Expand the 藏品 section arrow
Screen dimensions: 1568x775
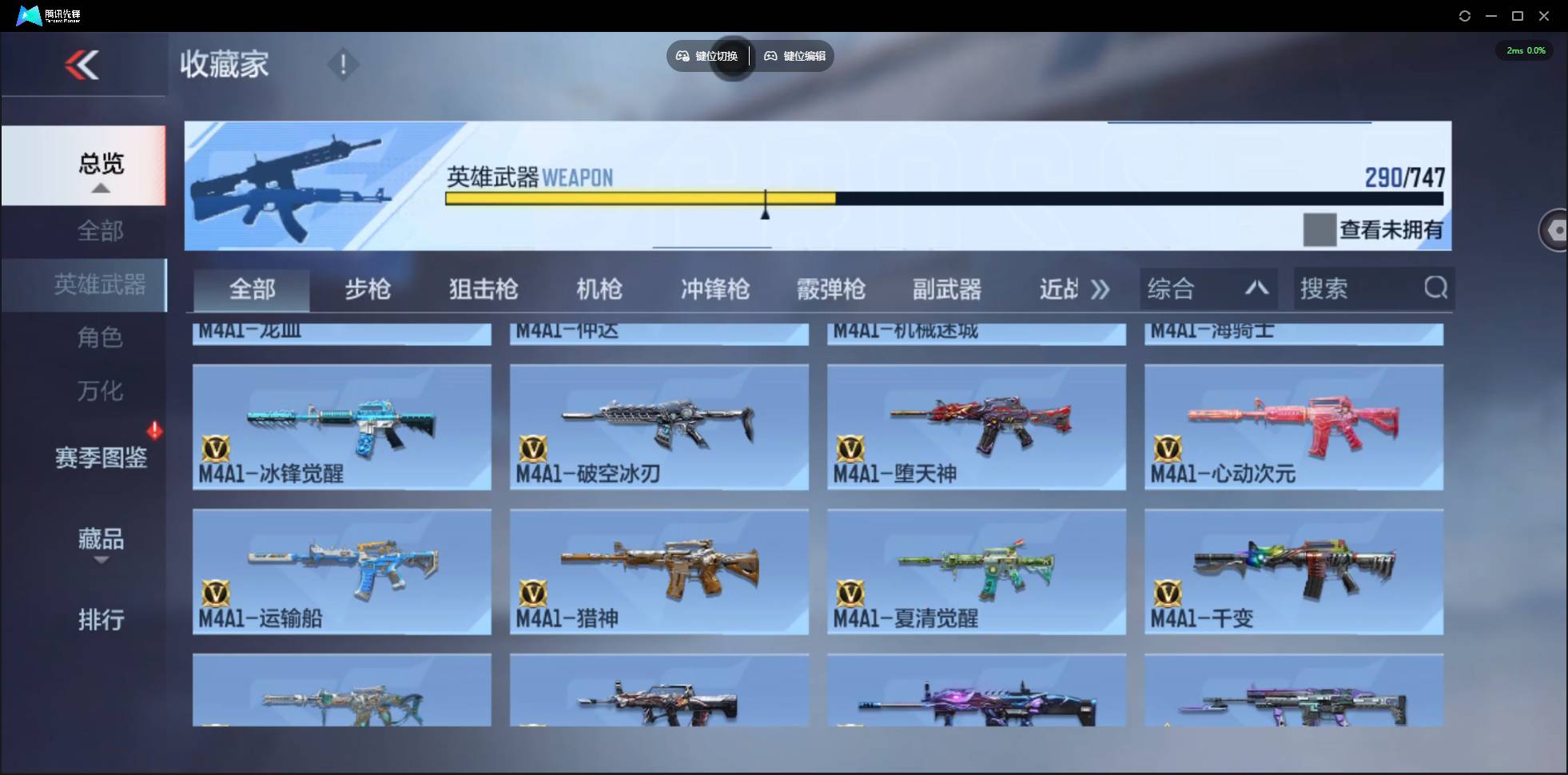(101, 562)
